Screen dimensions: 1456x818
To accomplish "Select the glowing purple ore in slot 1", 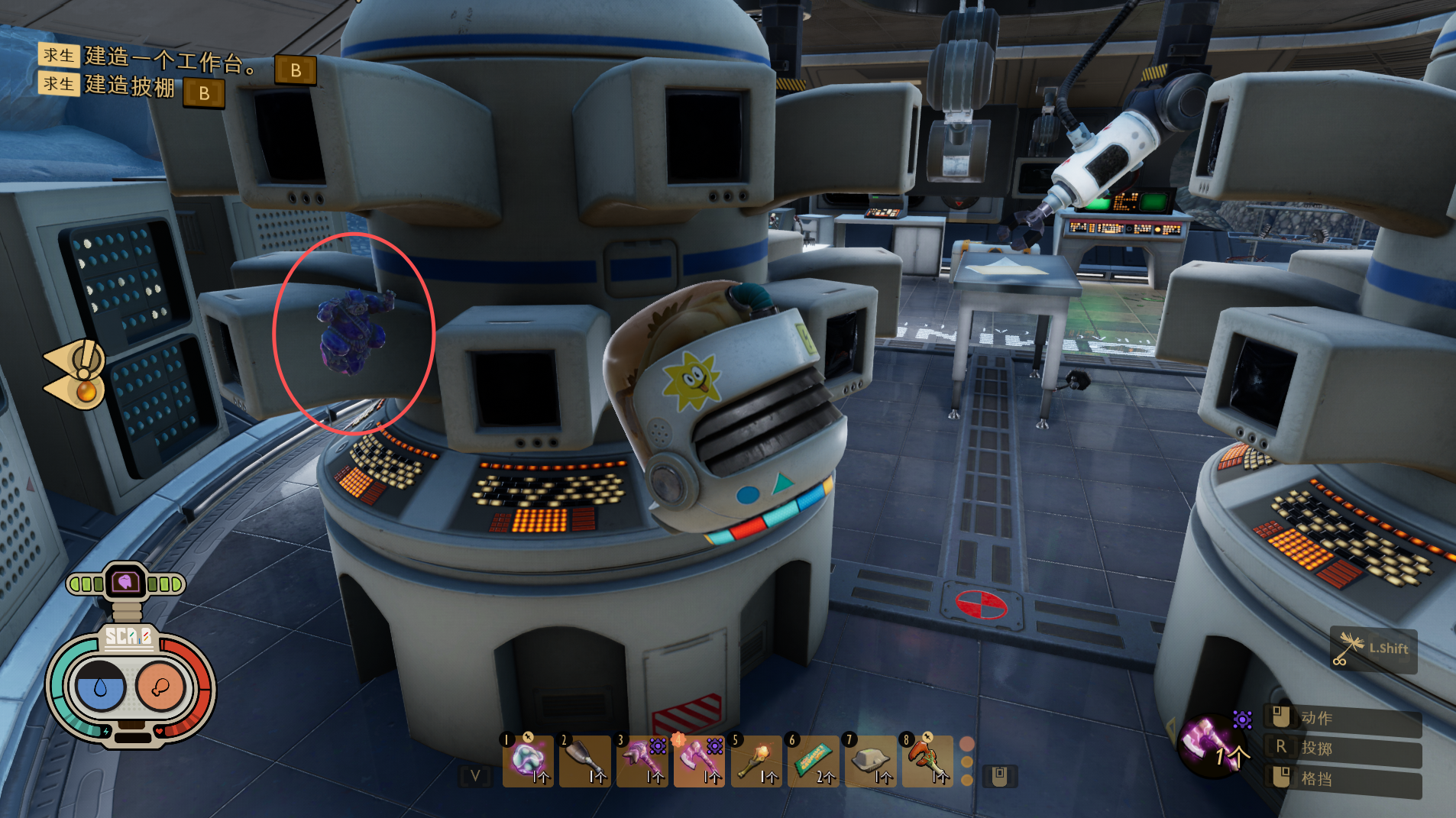I will pyautogui.click(x=528, y=761).
